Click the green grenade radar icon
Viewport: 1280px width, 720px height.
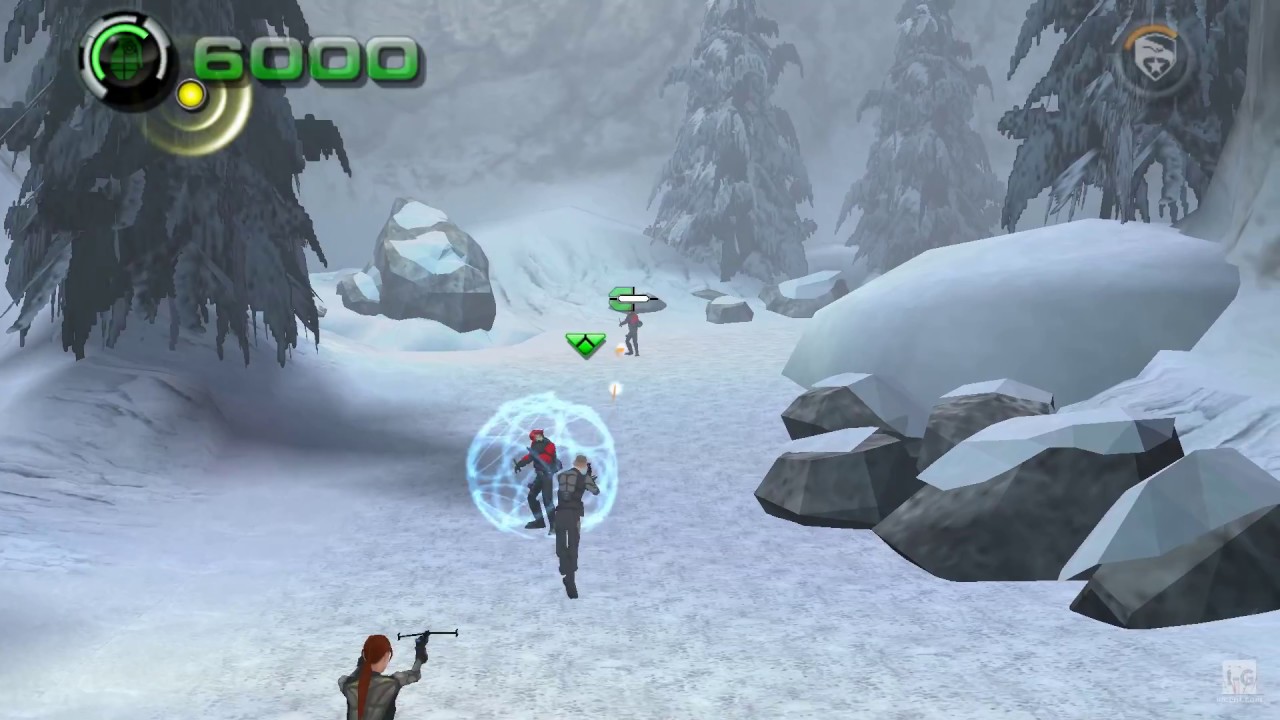click(x=125, y=60)
